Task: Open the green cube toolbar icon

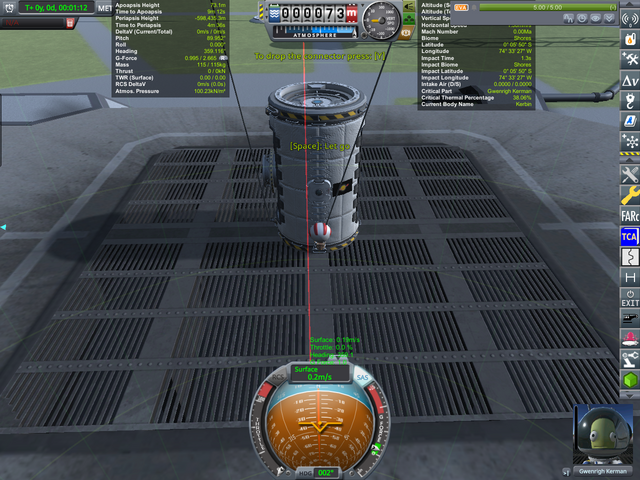Action: (x=630, y=380)
